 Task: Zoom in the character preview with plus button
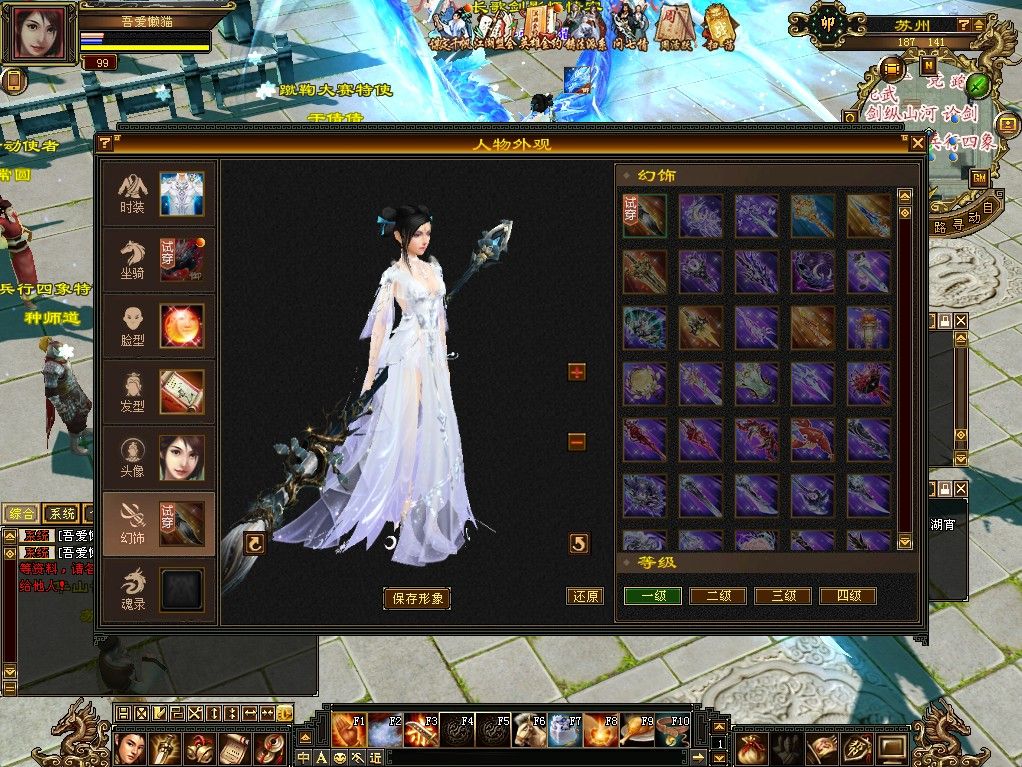click(576, 372)
